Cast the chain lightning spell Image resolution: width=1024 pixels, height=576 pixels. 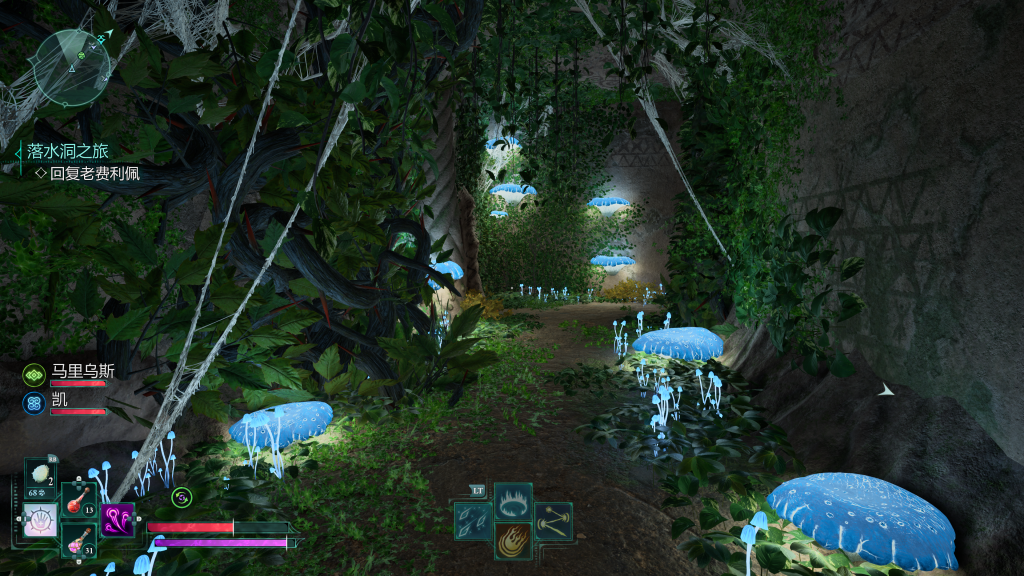[x=553, y=520]
